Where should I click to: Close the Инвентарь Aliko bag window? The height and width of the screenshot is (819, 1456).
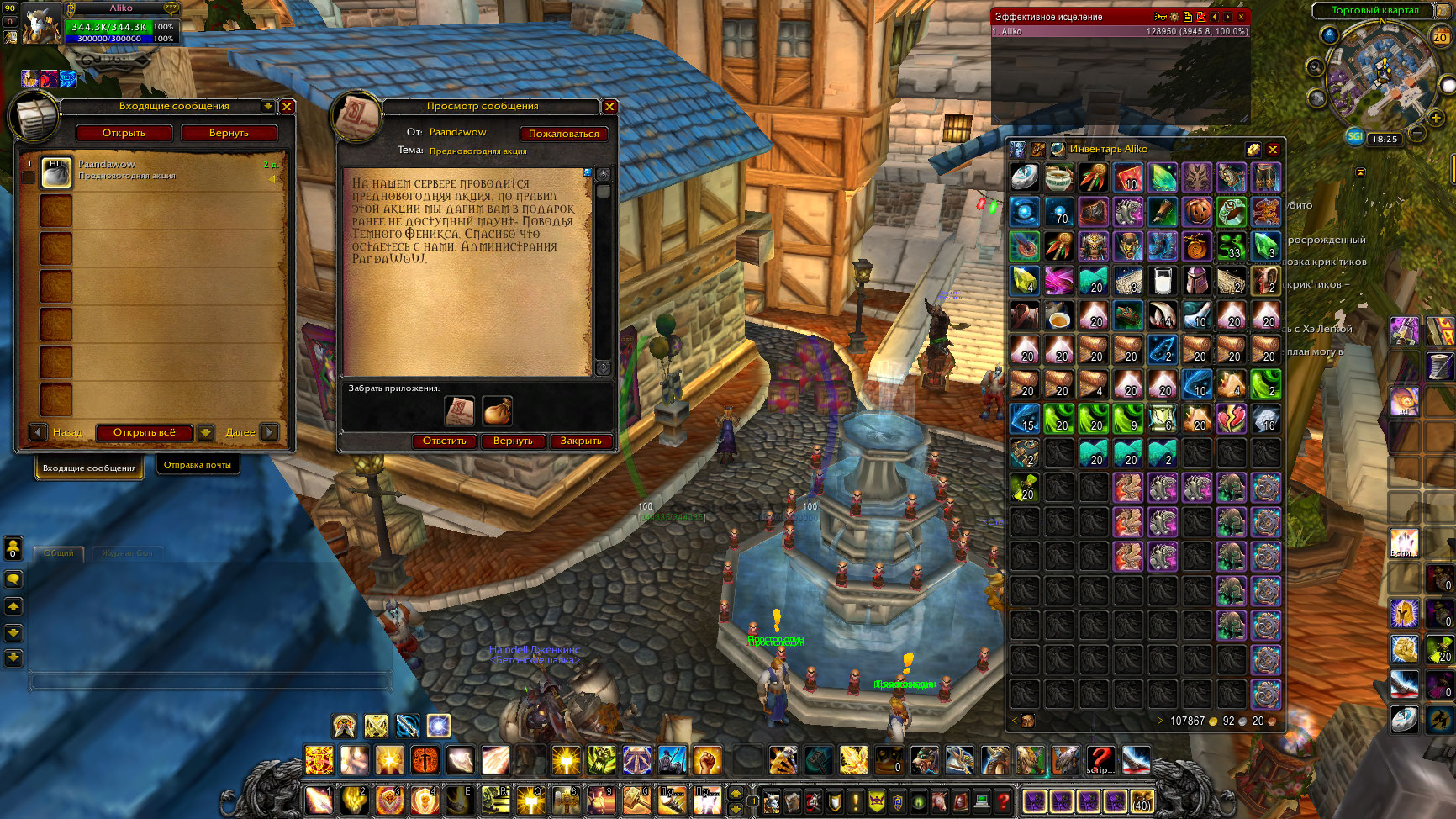click(x=1273, y=150)
